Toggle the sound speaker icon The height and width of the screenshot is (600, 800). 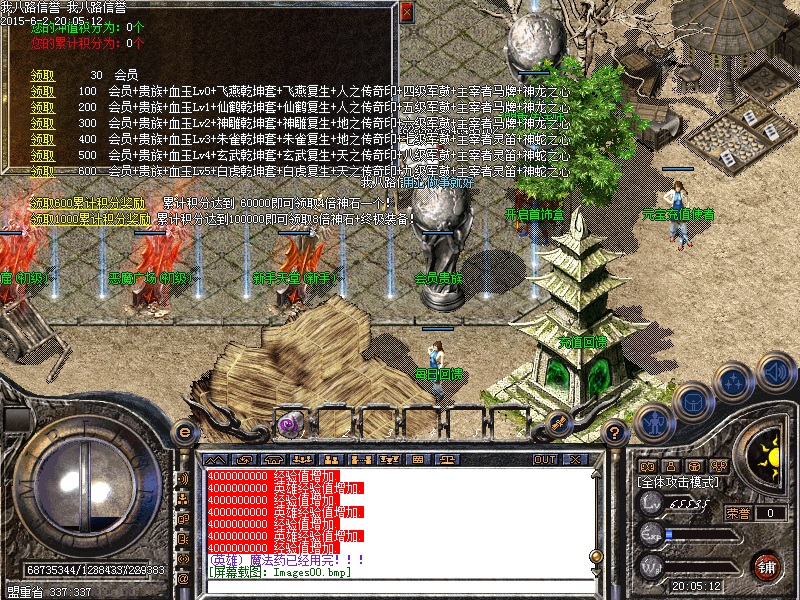[x=775, y=372]
